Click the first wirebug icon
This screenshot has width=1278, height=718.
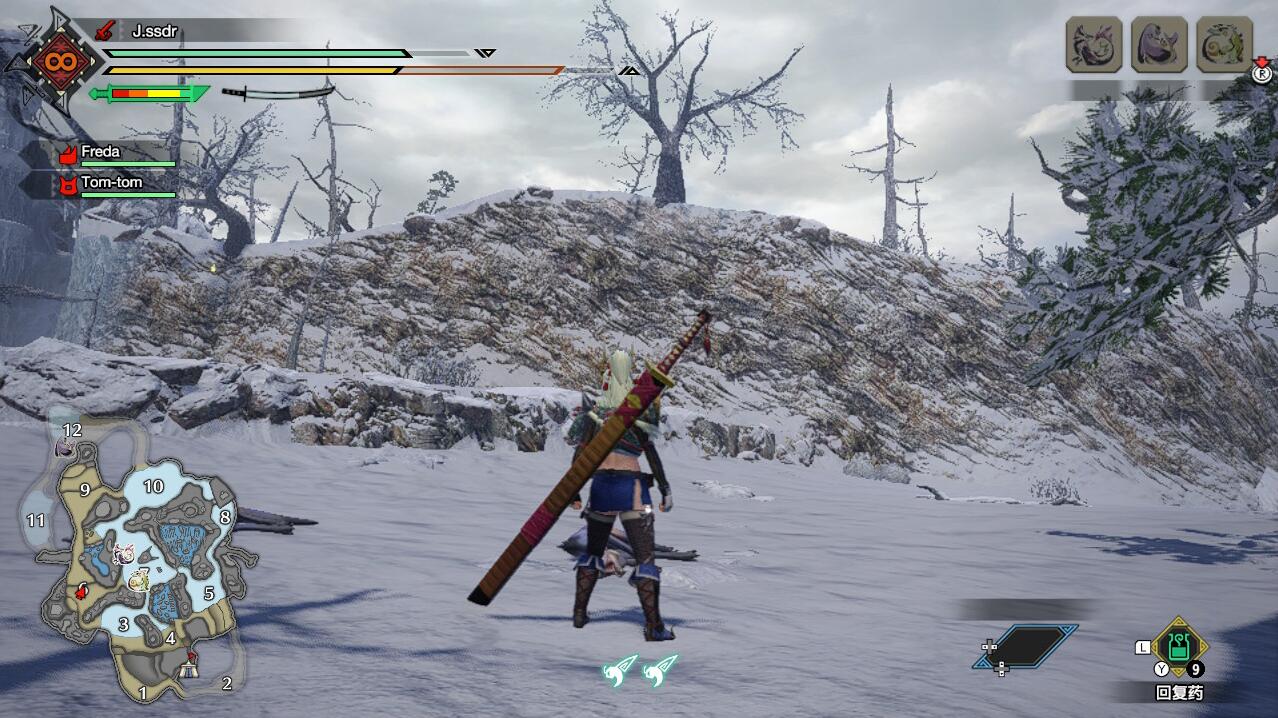point(620,671)
